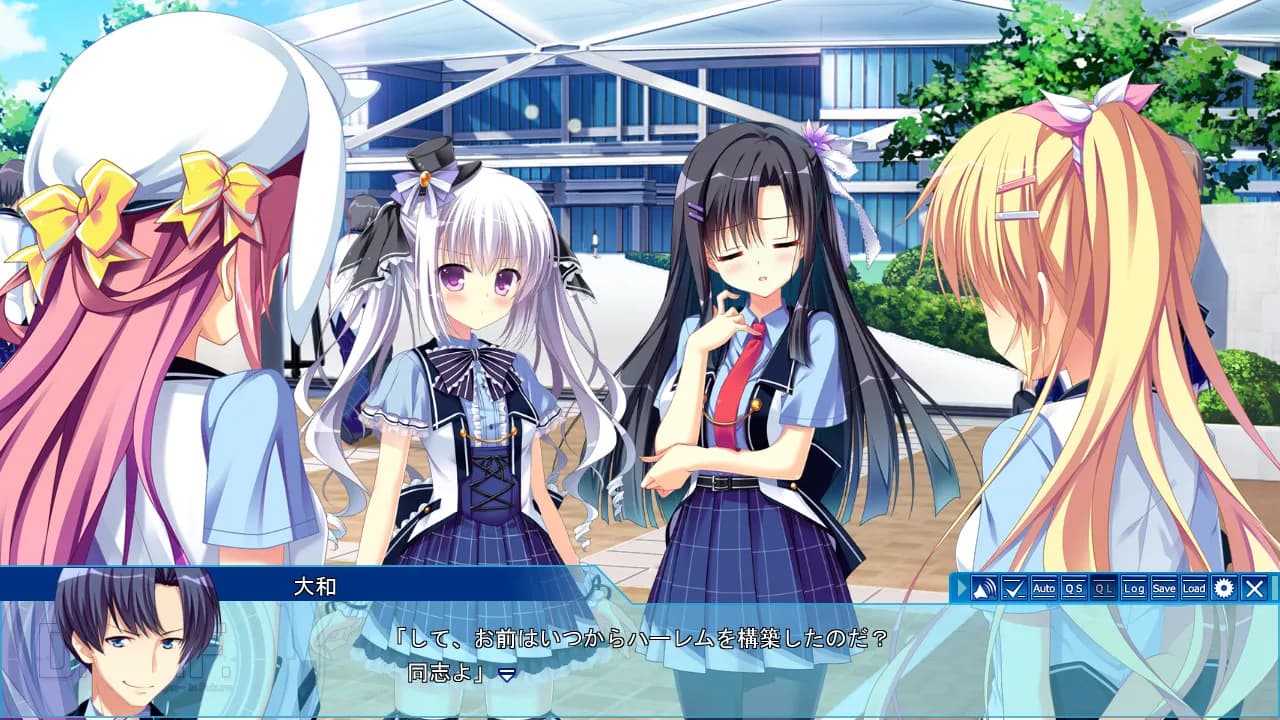Toggle voice playback with the speaker icon
Screen dimensions: 1280x720
pyautogui.click(x=983, y=589)
